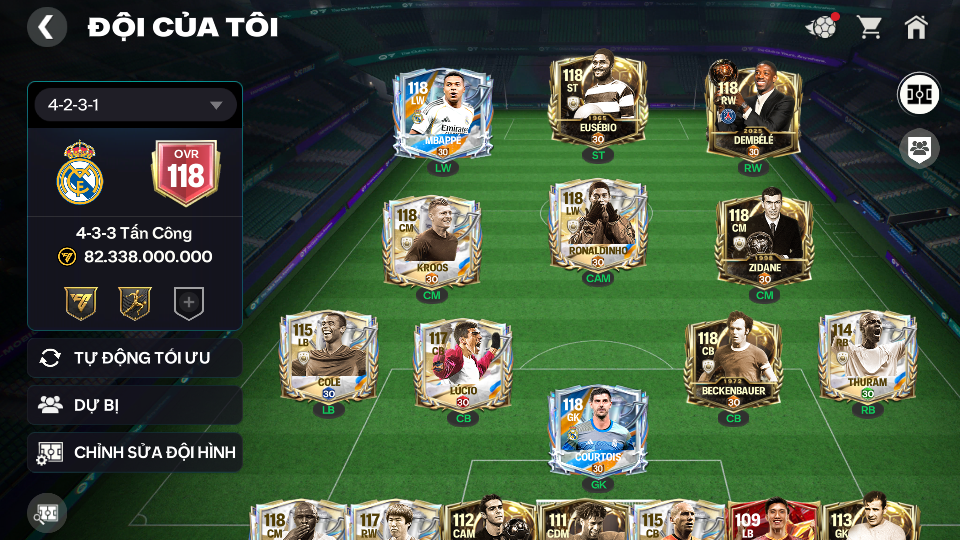Pick the Dembélé RW card

click(x=752, y=110)
